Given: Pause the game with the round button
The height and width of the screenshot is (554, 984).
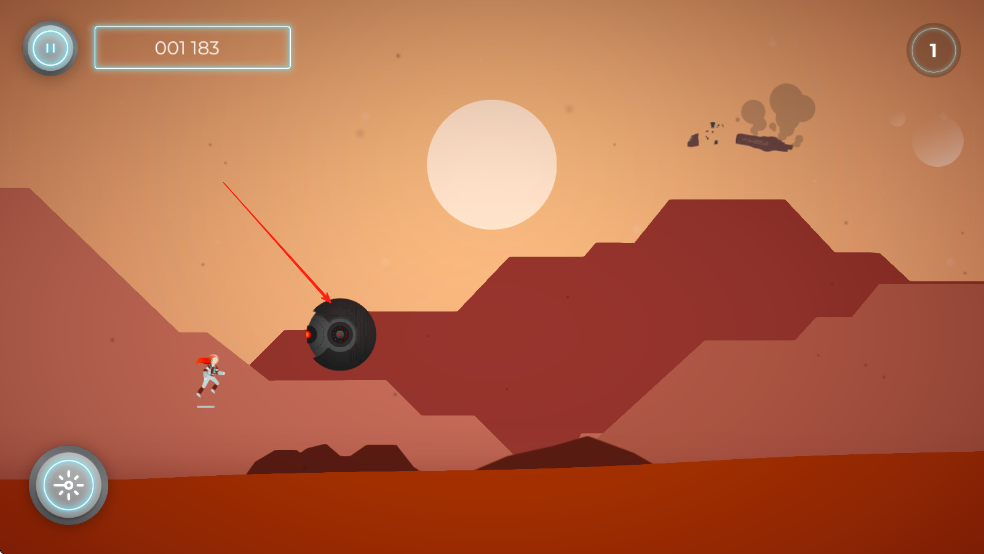Looking at the screenshot, I should pyautogui.click(x=50, y=47).
